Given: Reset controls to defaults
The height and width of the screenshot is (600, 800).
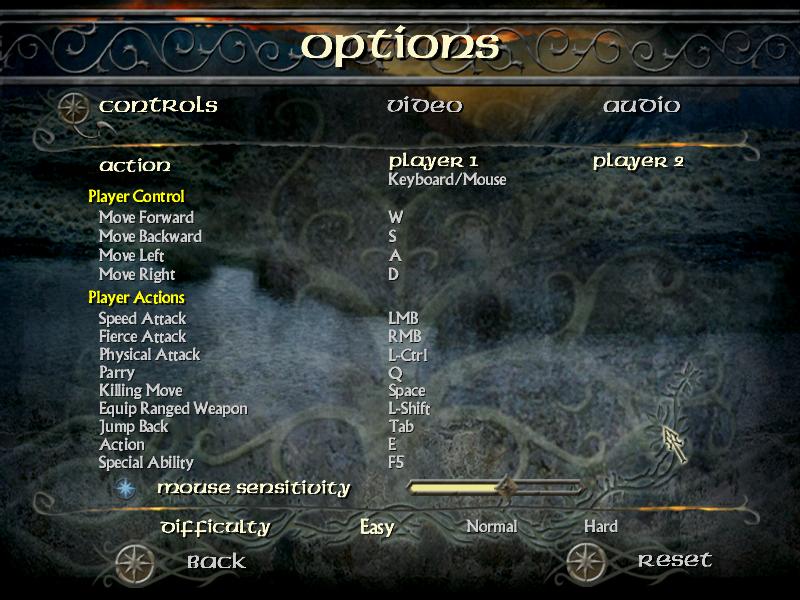Looking at the screenshot, I should 674,560.
